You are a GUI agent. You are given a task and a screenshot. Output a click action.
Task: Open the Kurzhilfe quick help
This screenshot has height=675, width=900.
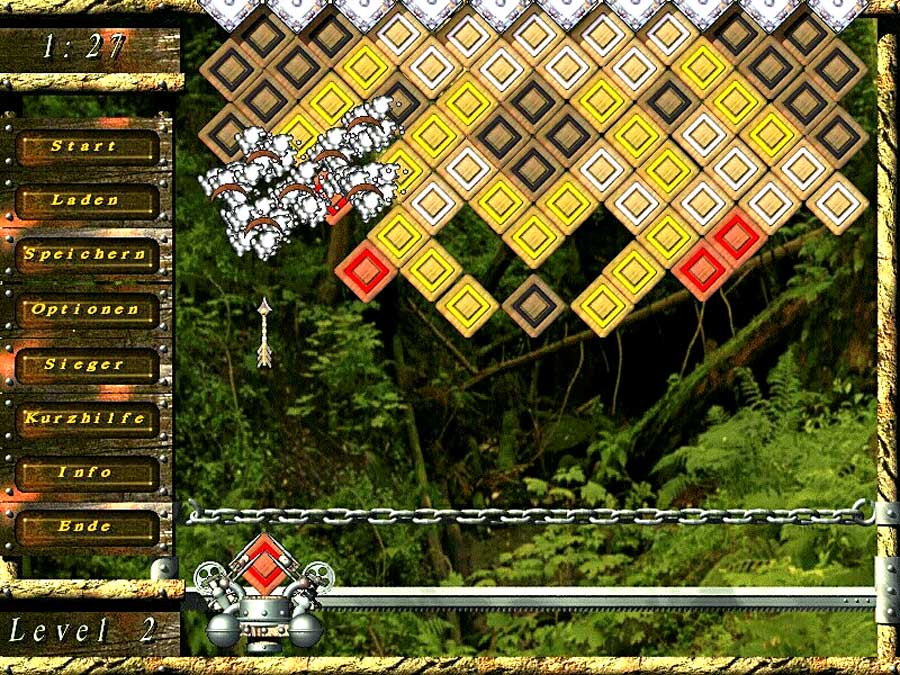[x=85, y=418]
